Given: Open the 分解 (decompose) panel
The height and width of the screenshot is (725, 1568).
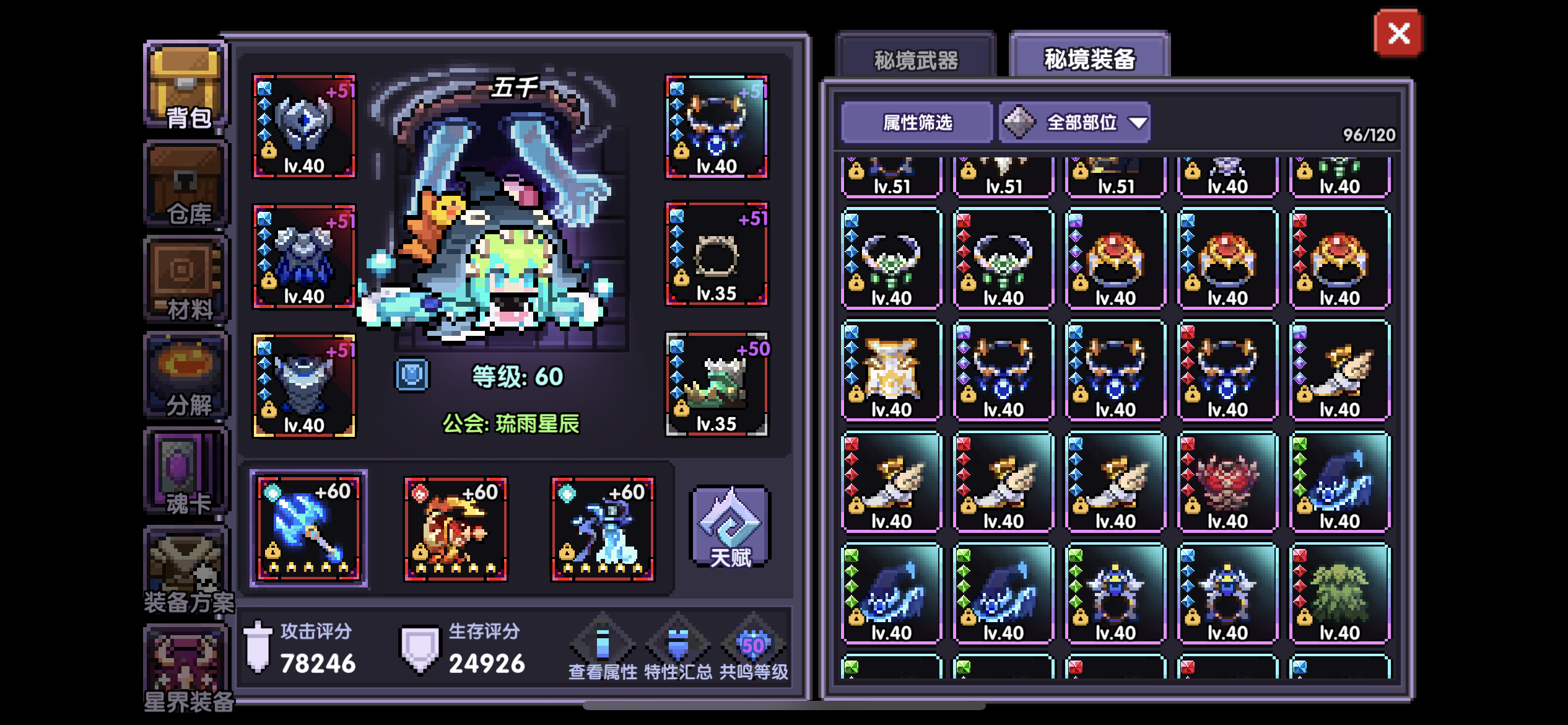Looking at the screenshot, I should pyautogui.click(x=184, y=376).
